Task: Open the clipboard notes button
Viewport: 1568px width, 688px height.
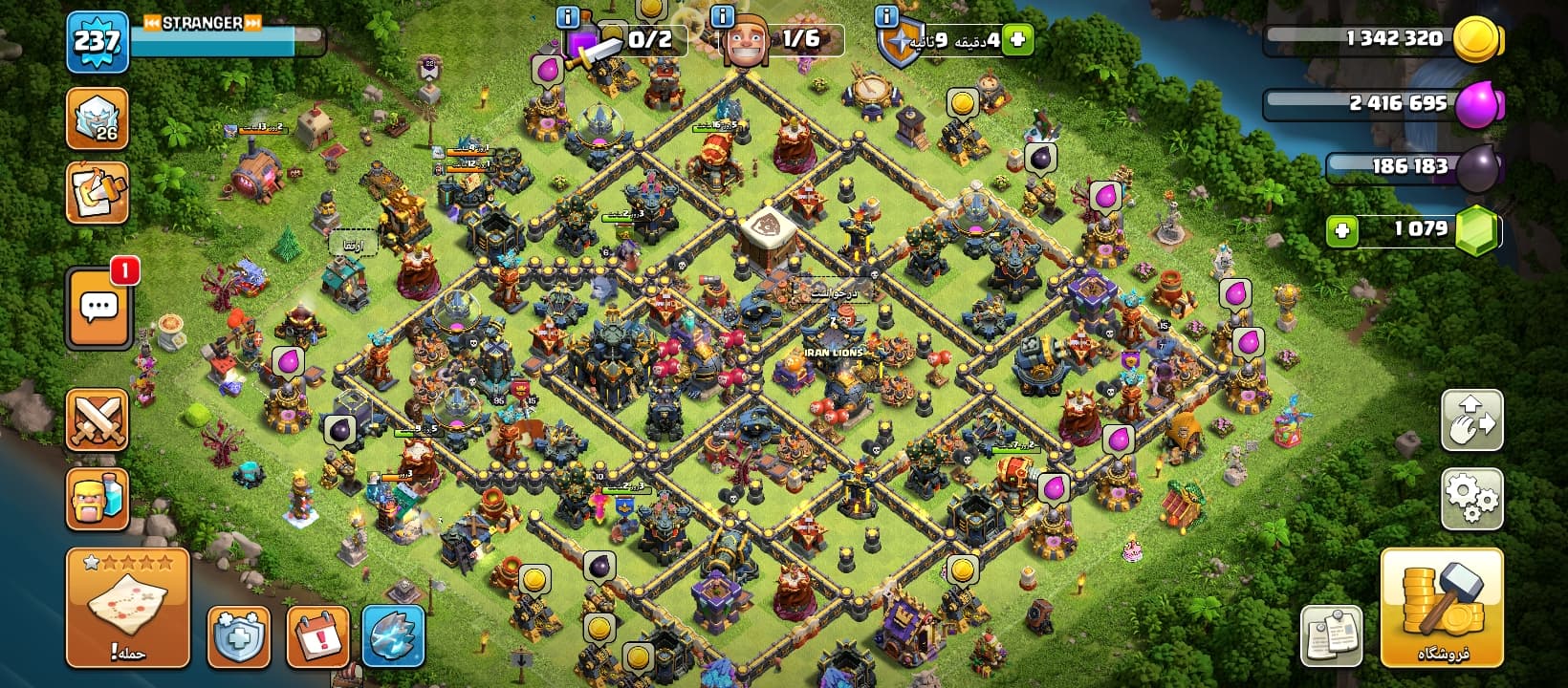Action: click(x=1332, y=636)
